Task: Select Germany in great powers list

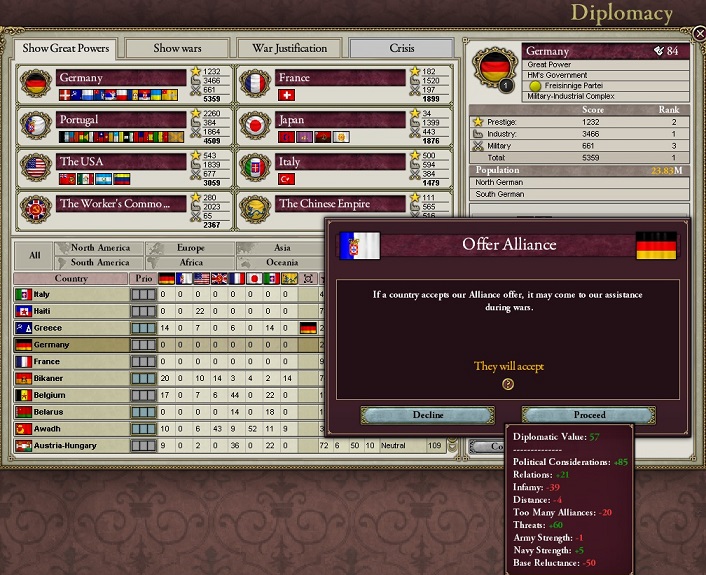Action: pos(122,78)
